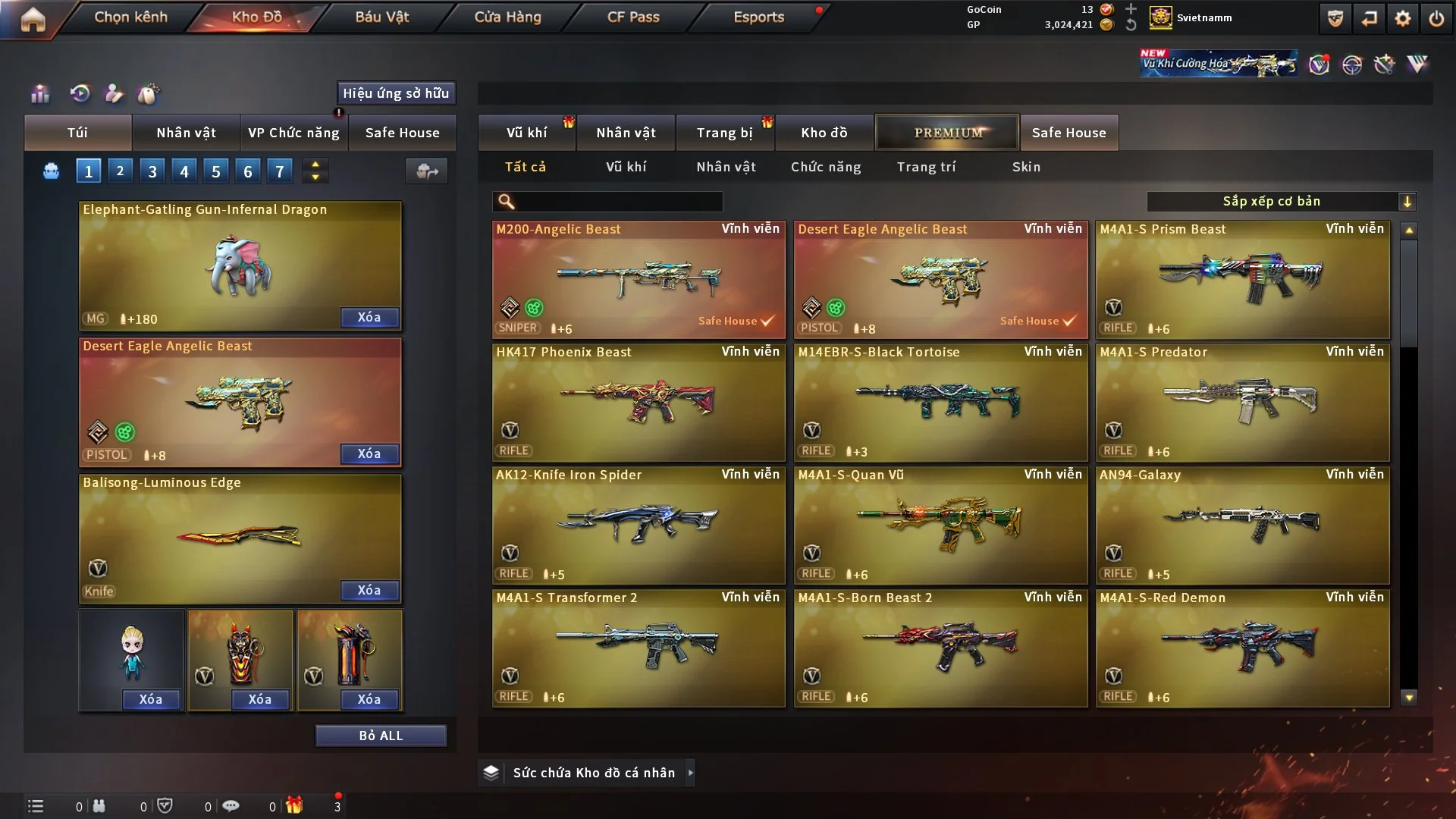The image size is (1456, 819).
Task: Select bag slot number 3
Action: pyautogui.click(x=152, y=171)
